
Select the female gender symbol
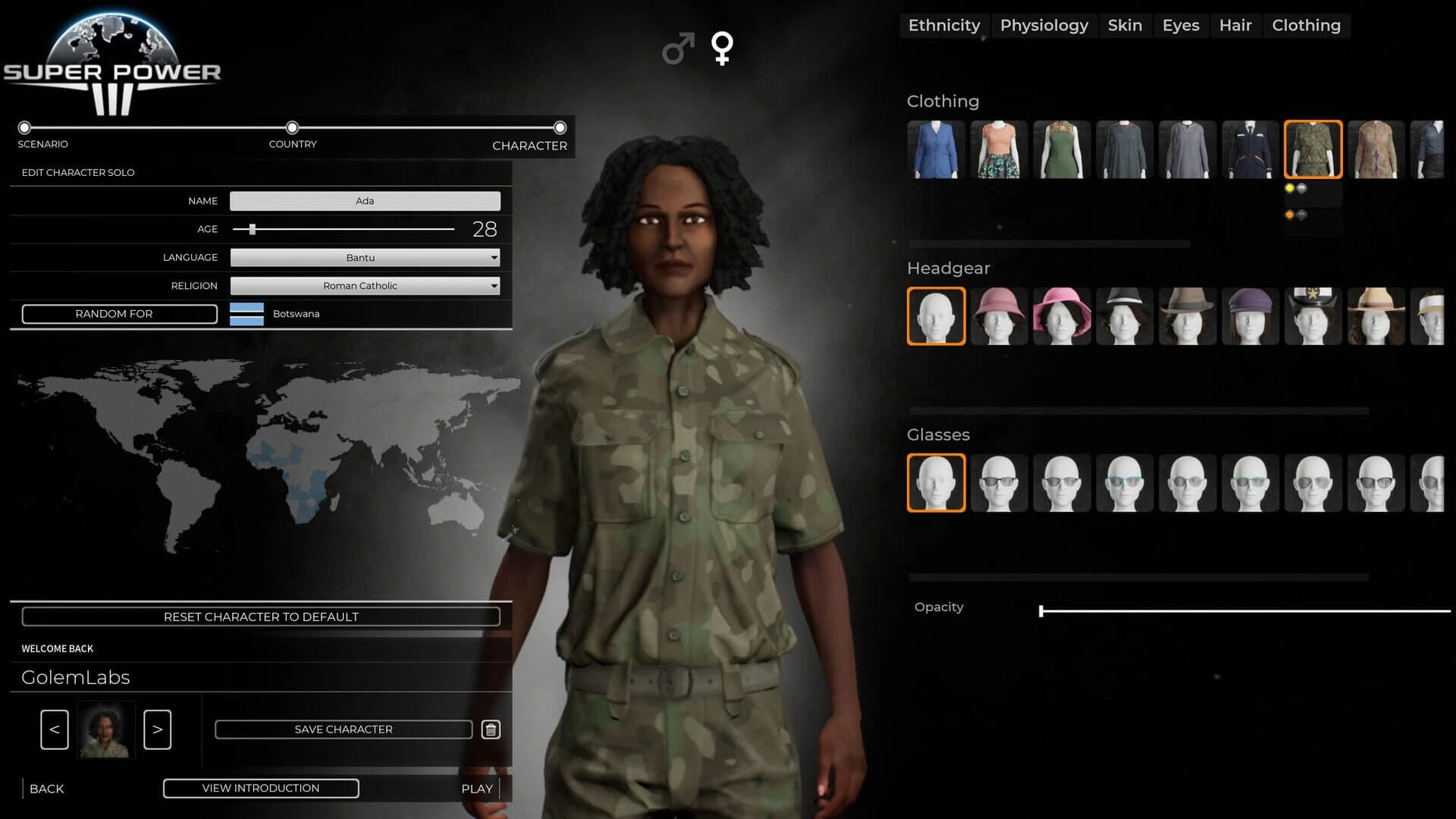[722, 49]
